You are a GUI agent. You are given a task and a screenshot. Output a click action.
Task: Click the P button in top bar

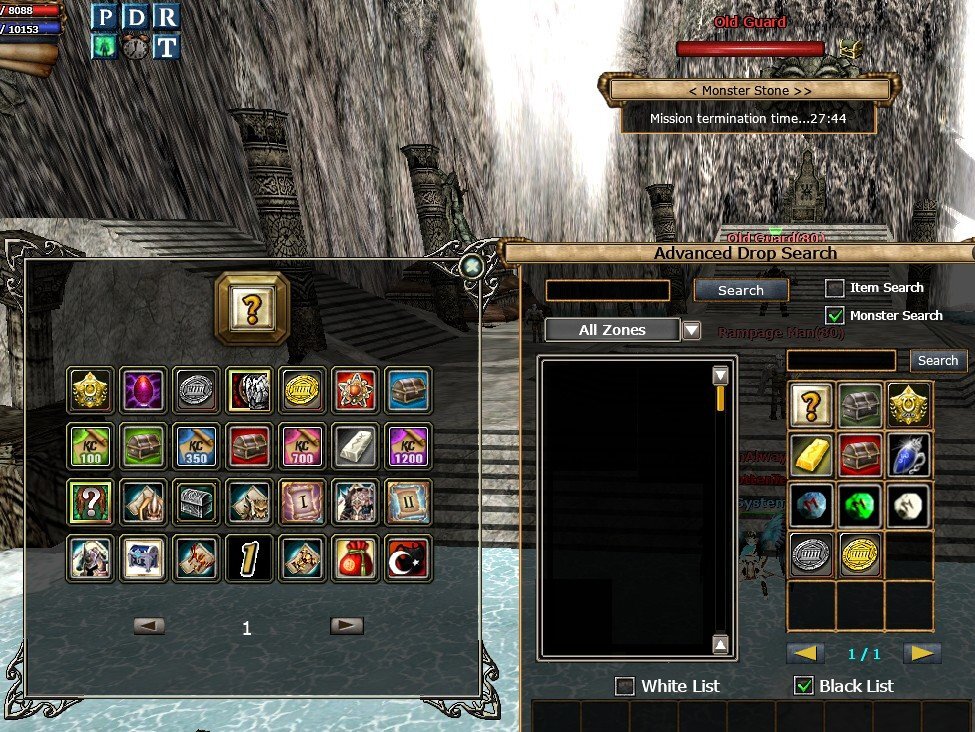[105, 17]
